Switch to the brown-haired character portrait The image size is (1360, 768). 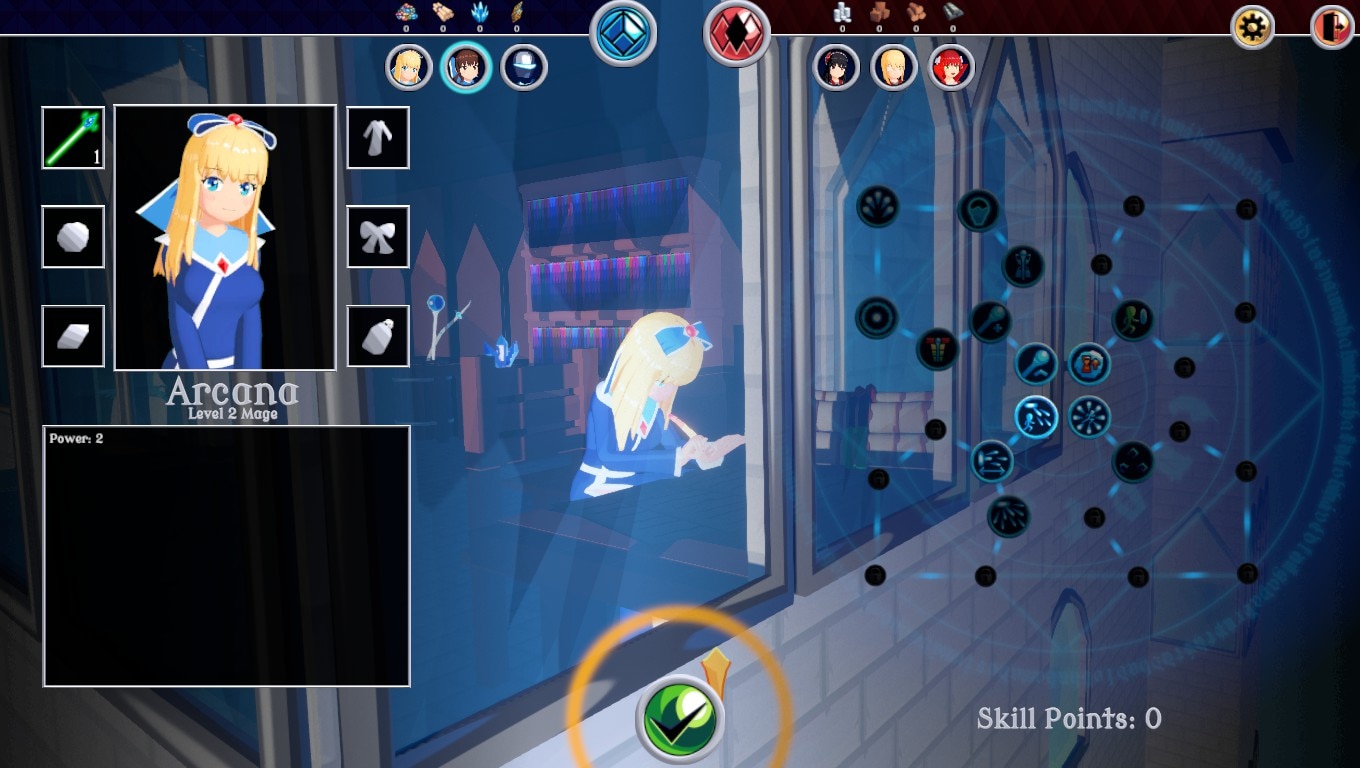coord(466,68)
